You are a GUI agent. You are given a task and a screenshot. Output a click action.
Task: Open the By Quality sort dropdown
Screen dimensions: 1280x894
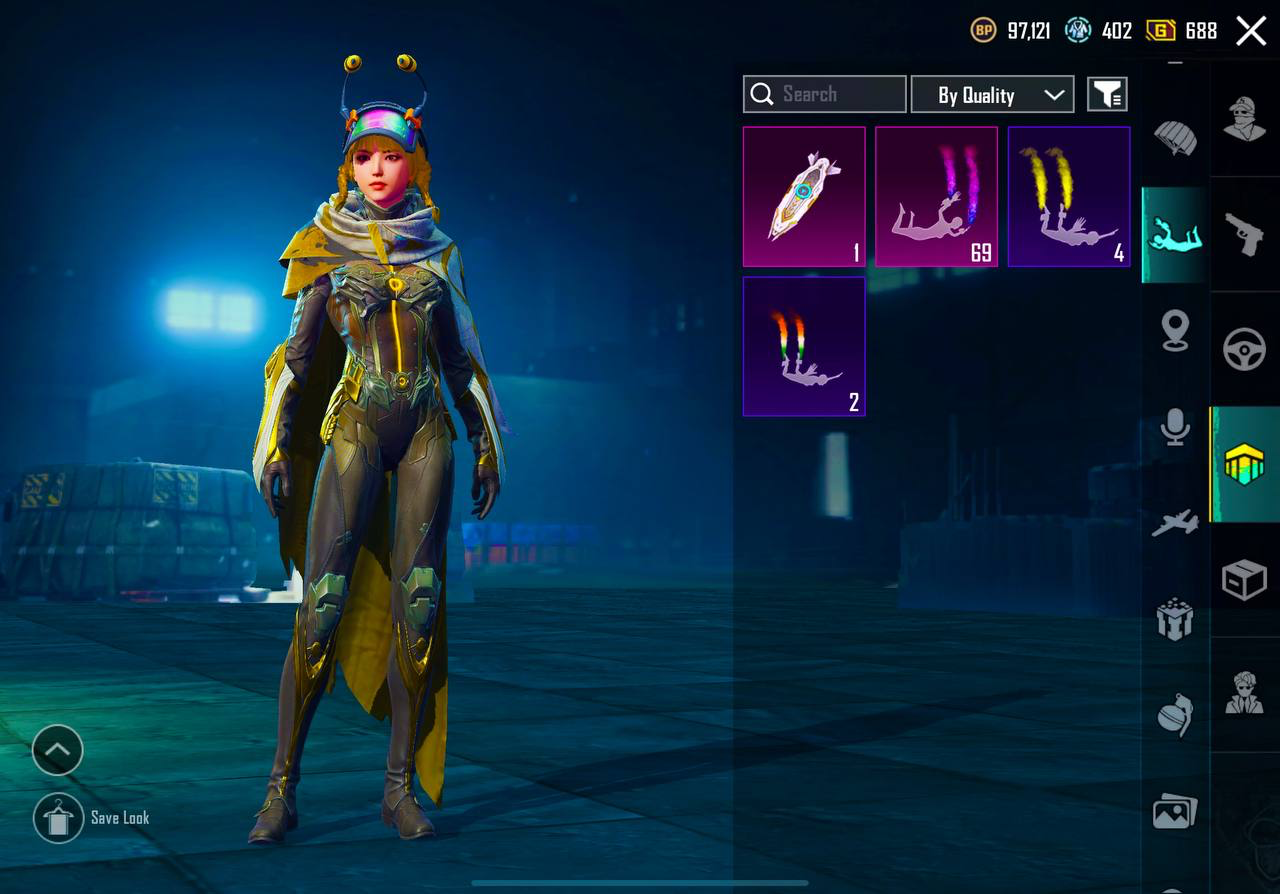point(992,95)
